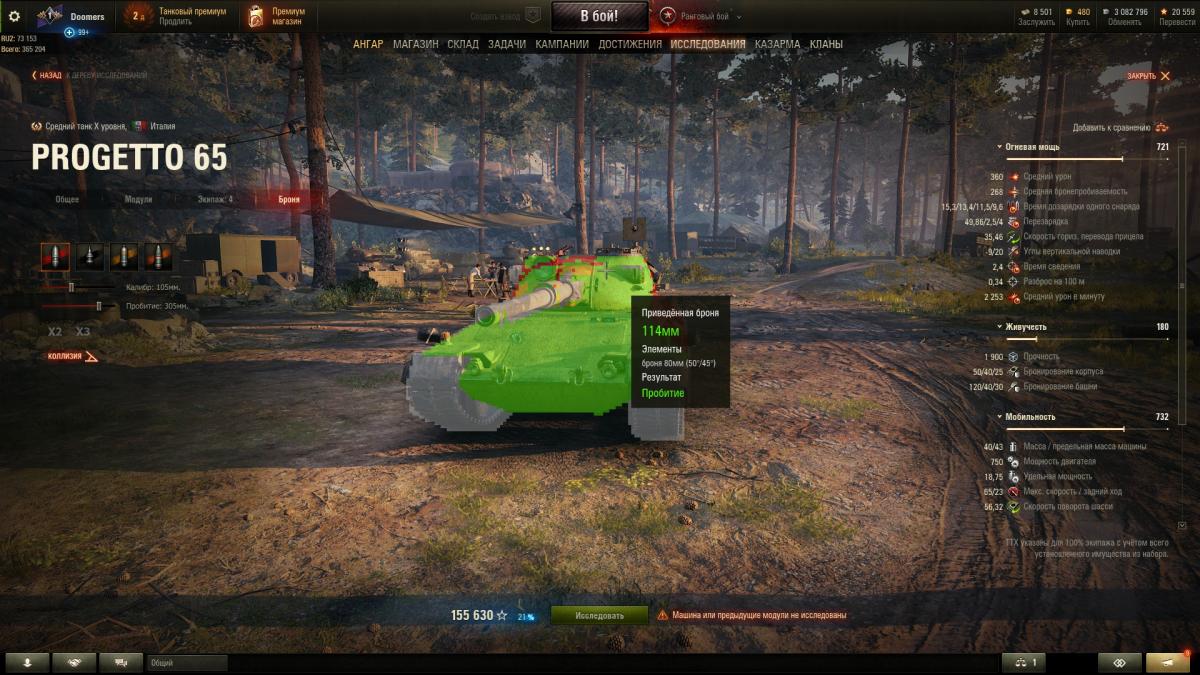Switch to the Общее tab

click(x=68, y=199)
